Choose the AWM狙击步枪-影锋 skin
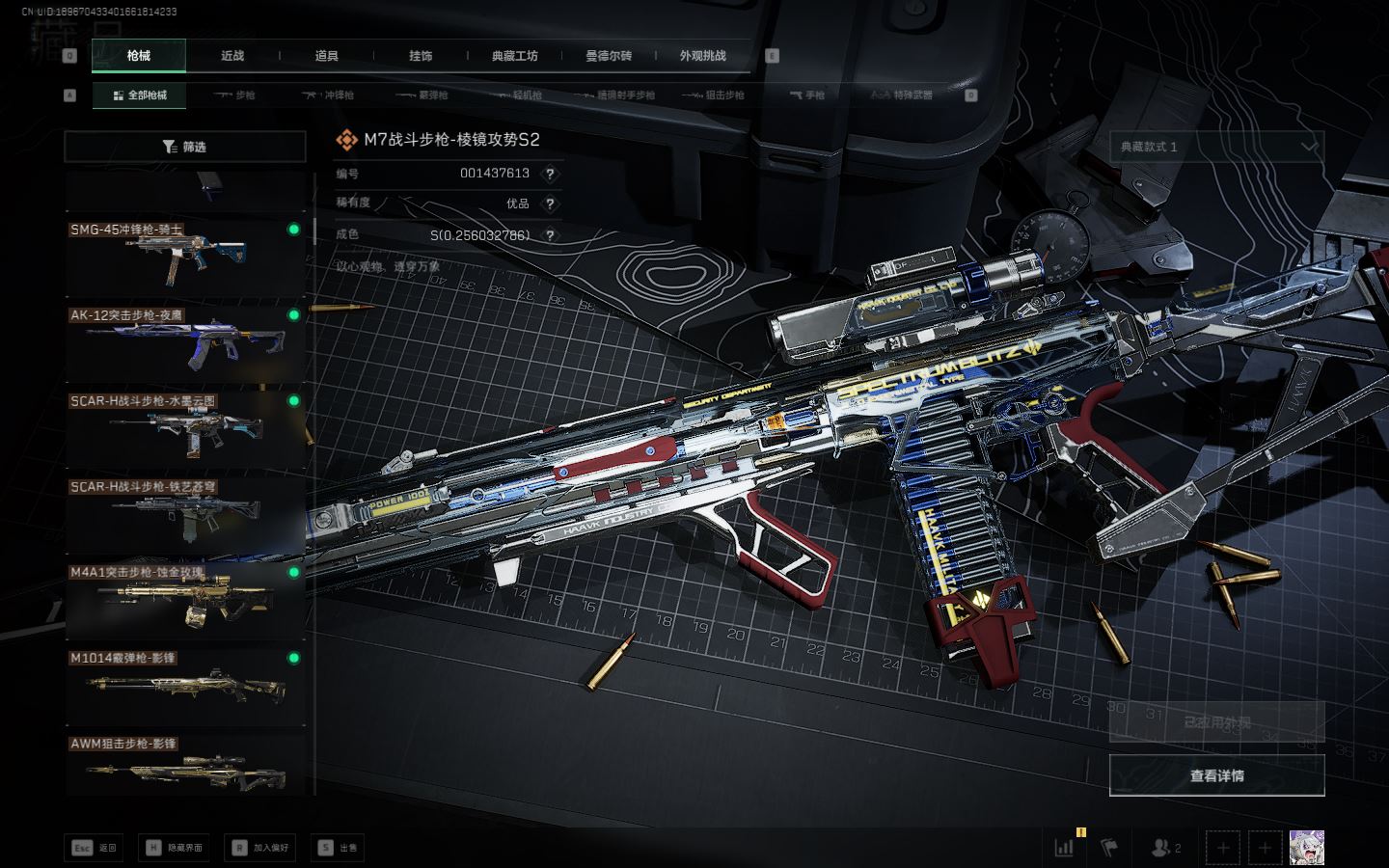The image size is (1389, 868). pos(184,767)
